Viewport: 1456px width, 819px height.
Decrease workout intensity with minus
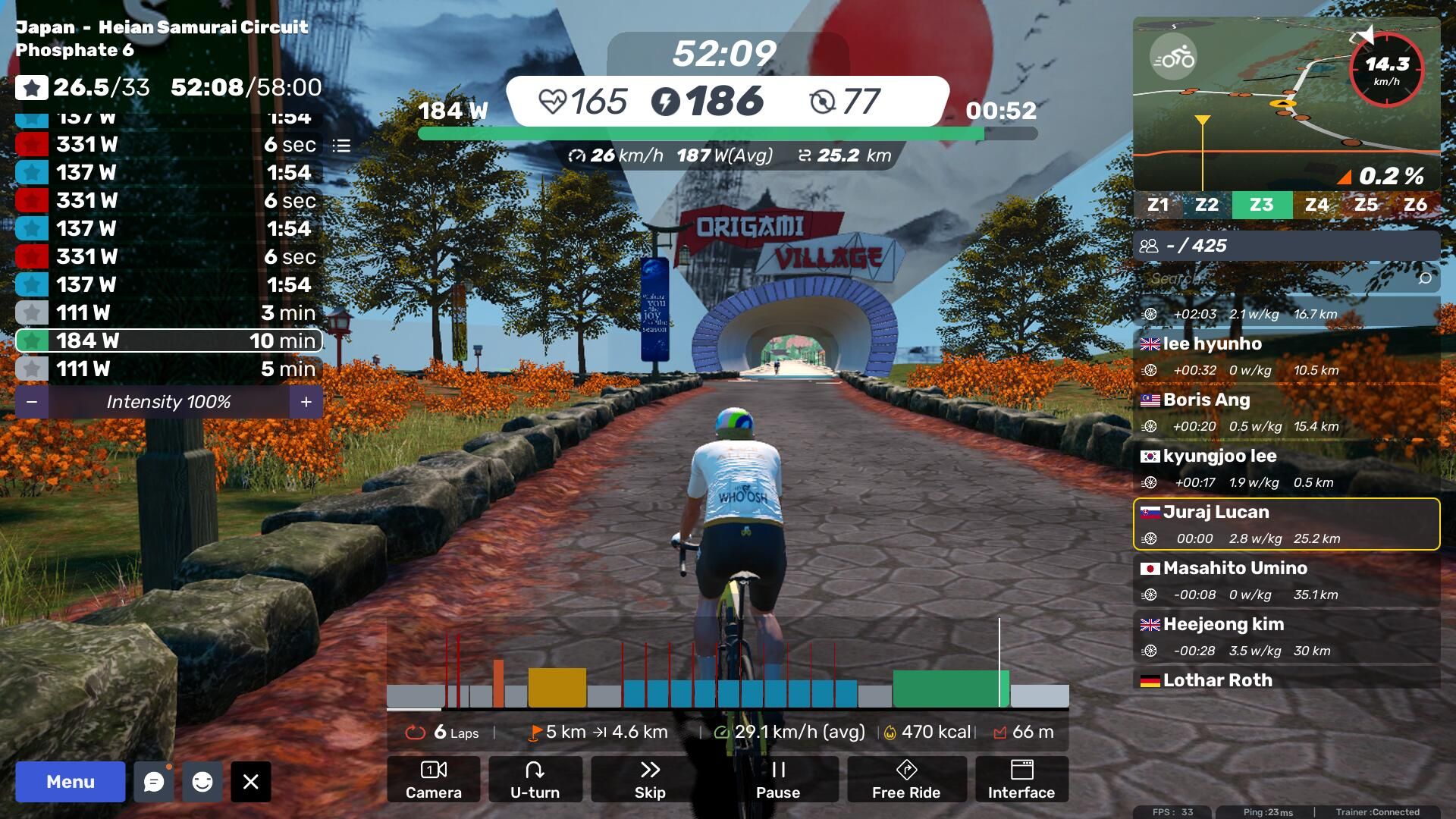(x=32, y=402)
